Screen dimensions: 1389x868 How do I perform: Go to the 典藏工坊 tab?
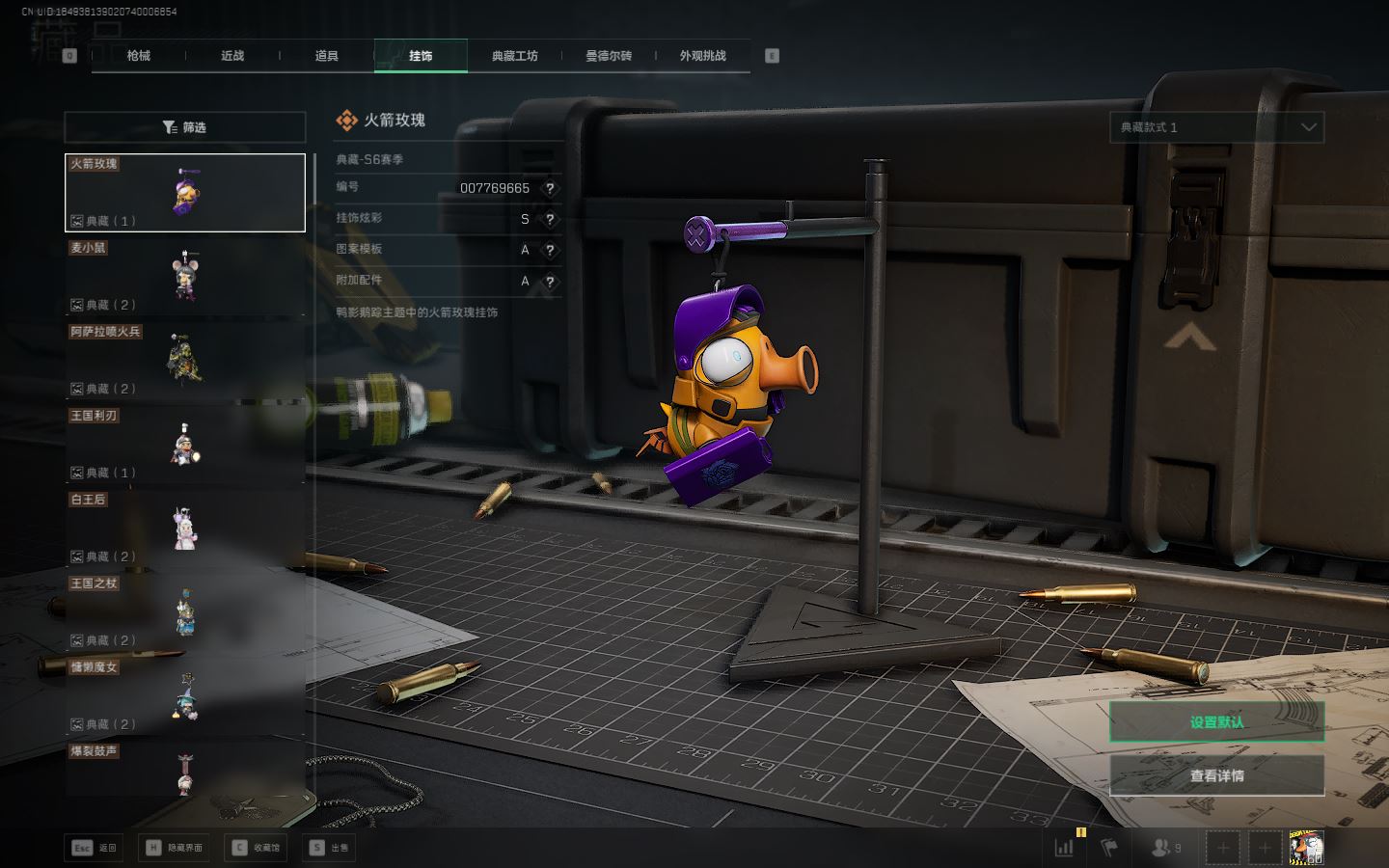point(514,56)
